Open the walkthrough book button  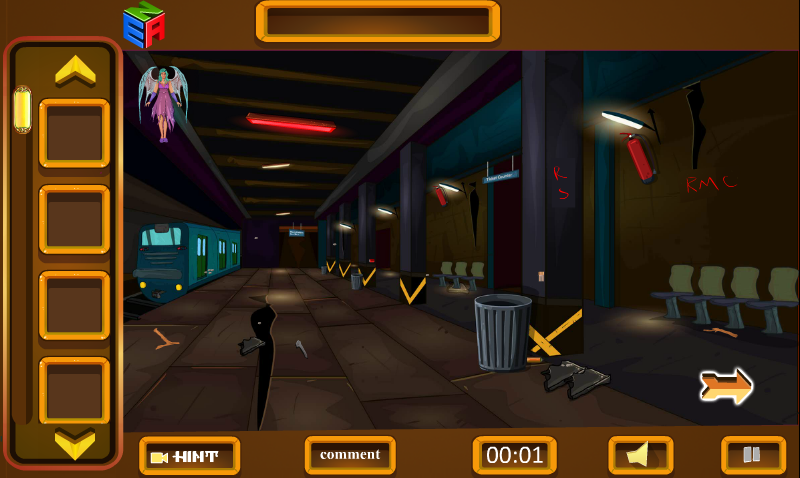pyautogui.click(x=752, y=455)
